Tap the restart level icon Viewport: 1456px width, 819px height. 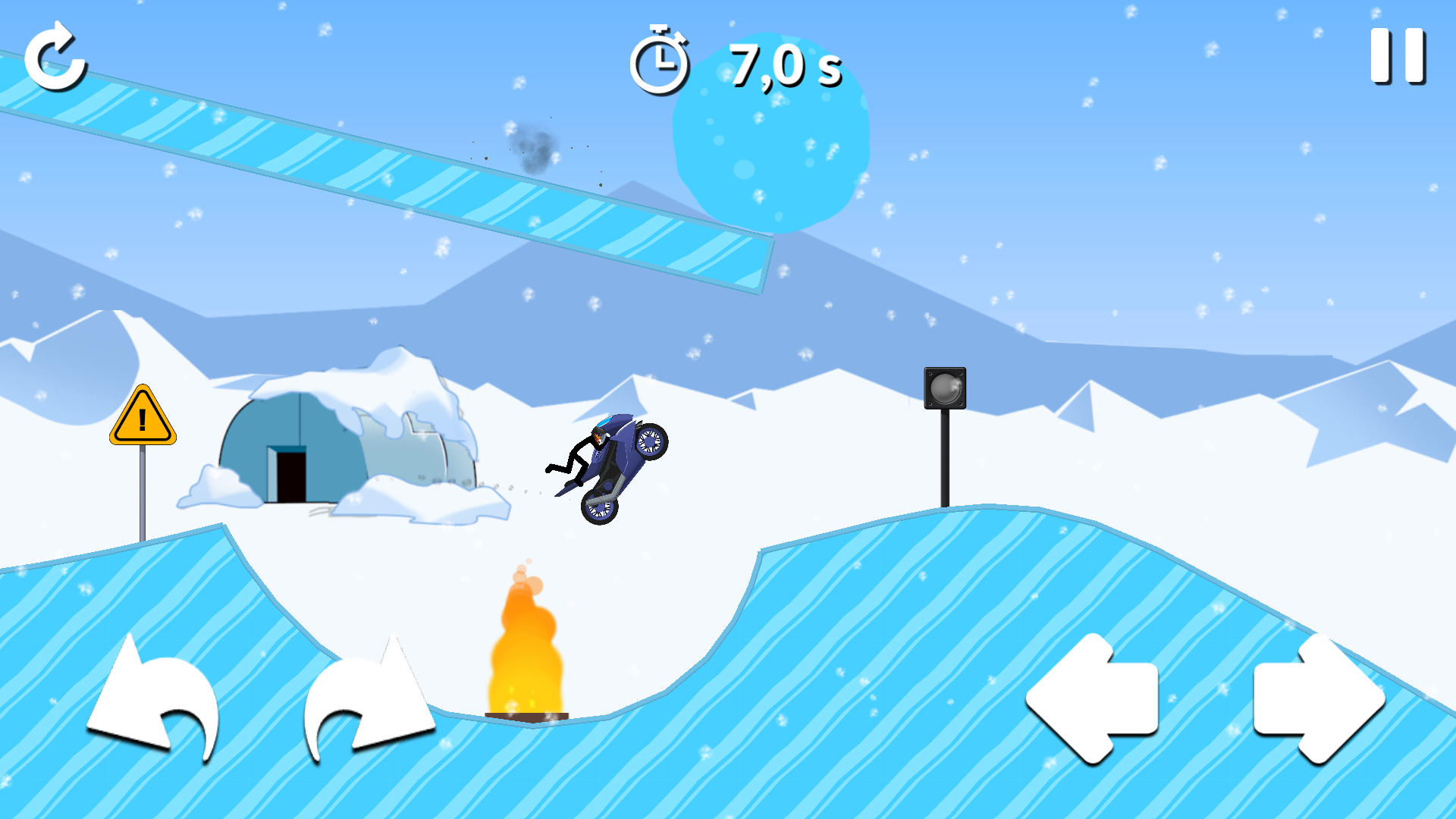click(57, 59)
